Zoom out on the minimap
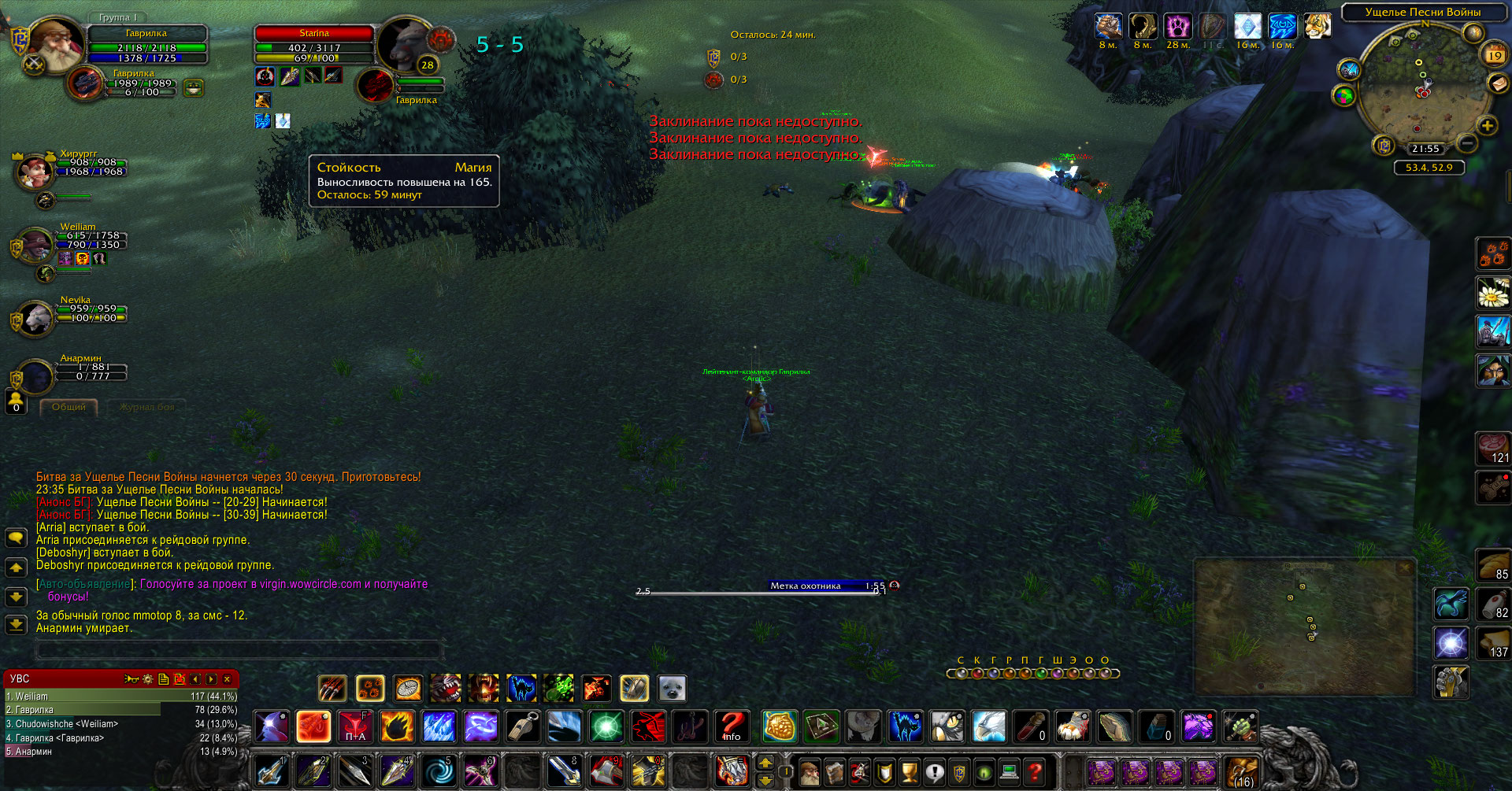This screenshot has height=791, width=1512. 1466,143
